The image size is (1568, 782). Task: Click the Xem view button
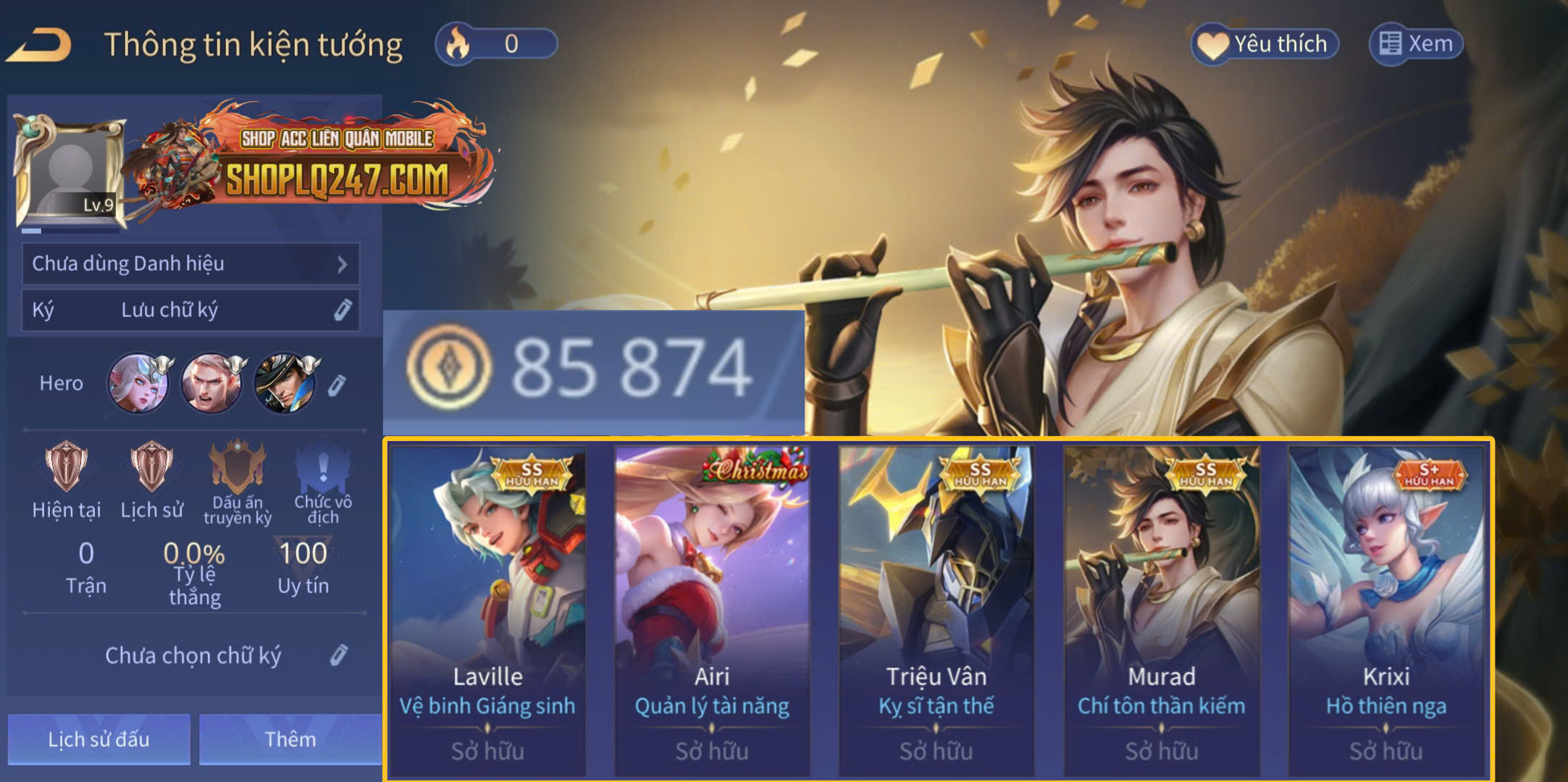tap(1416, 44)
